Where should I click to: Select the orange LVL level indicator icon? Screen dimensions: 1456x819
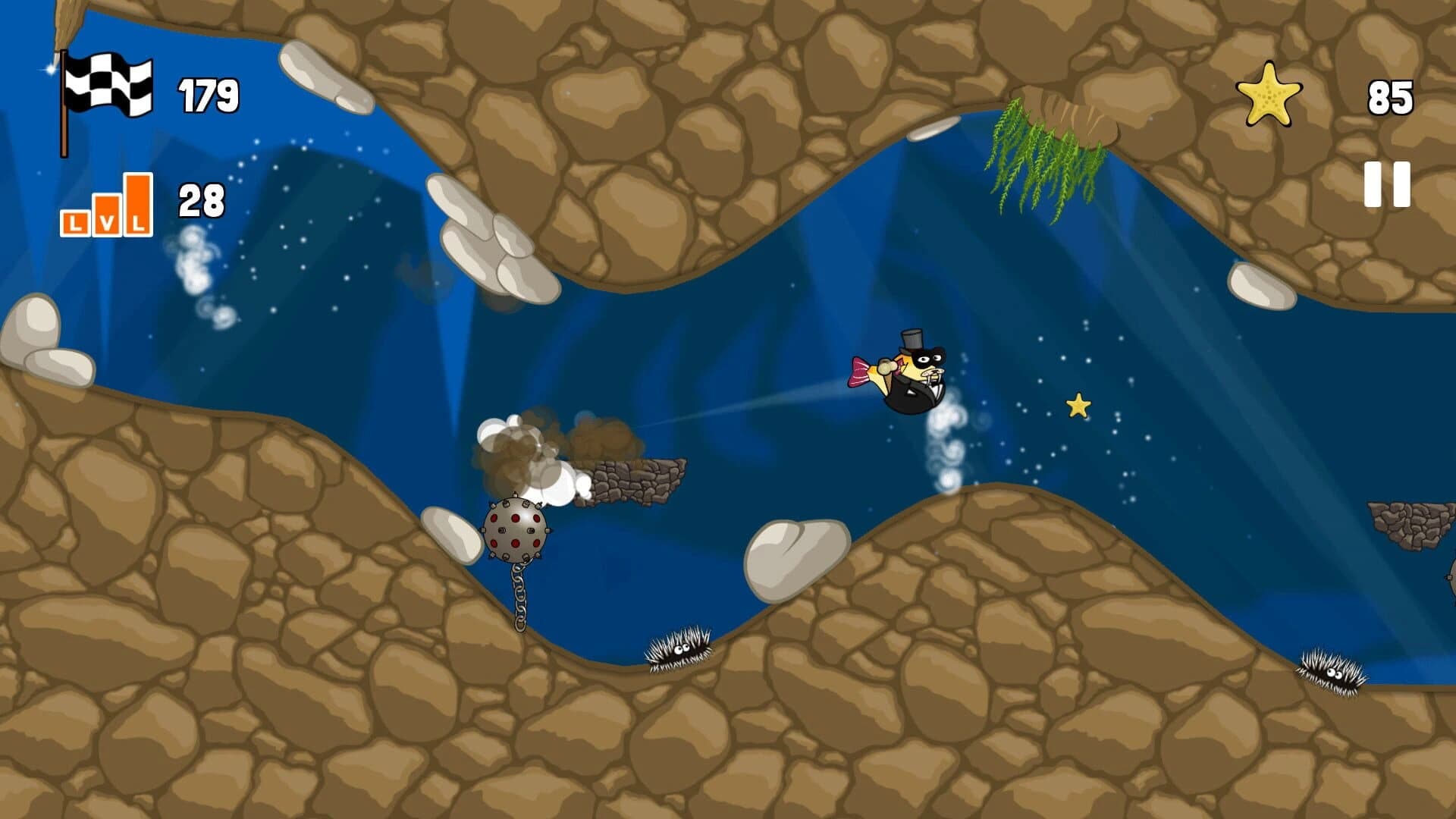click(x=106, y=205)
